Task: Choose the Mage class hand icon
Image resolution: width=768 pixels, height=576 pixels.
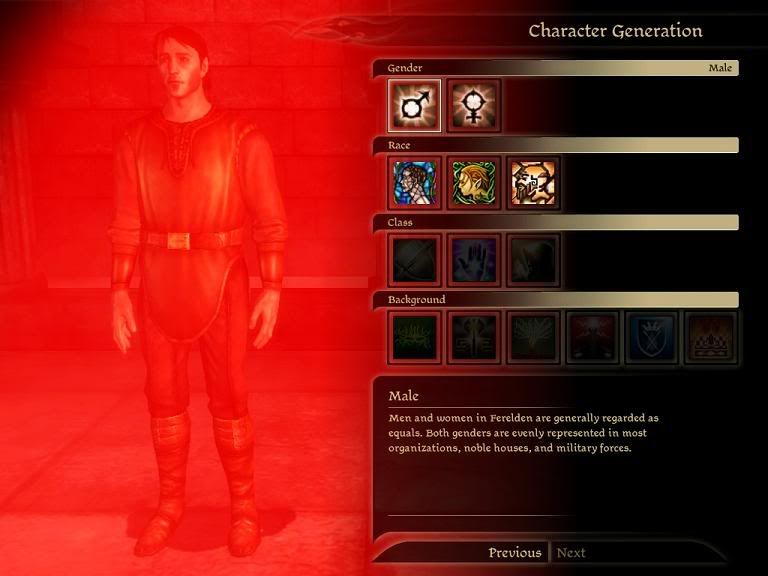Action: [473, 260]
